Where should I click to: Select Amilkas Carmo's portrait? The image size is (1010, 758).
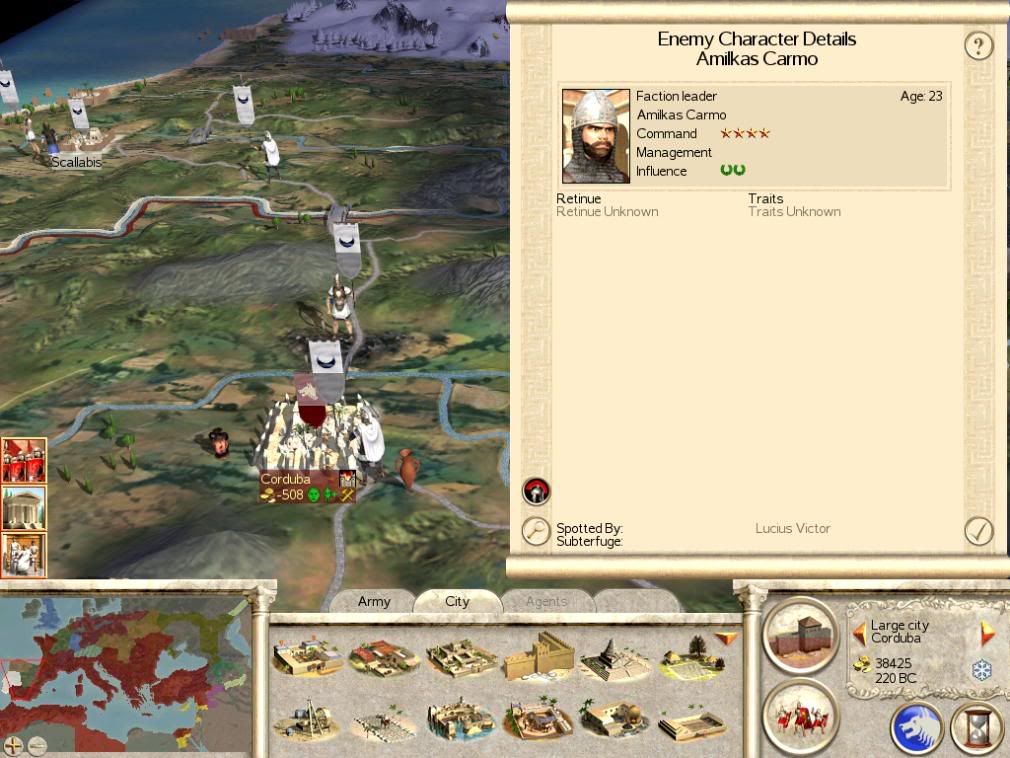(x=596, y=136)
